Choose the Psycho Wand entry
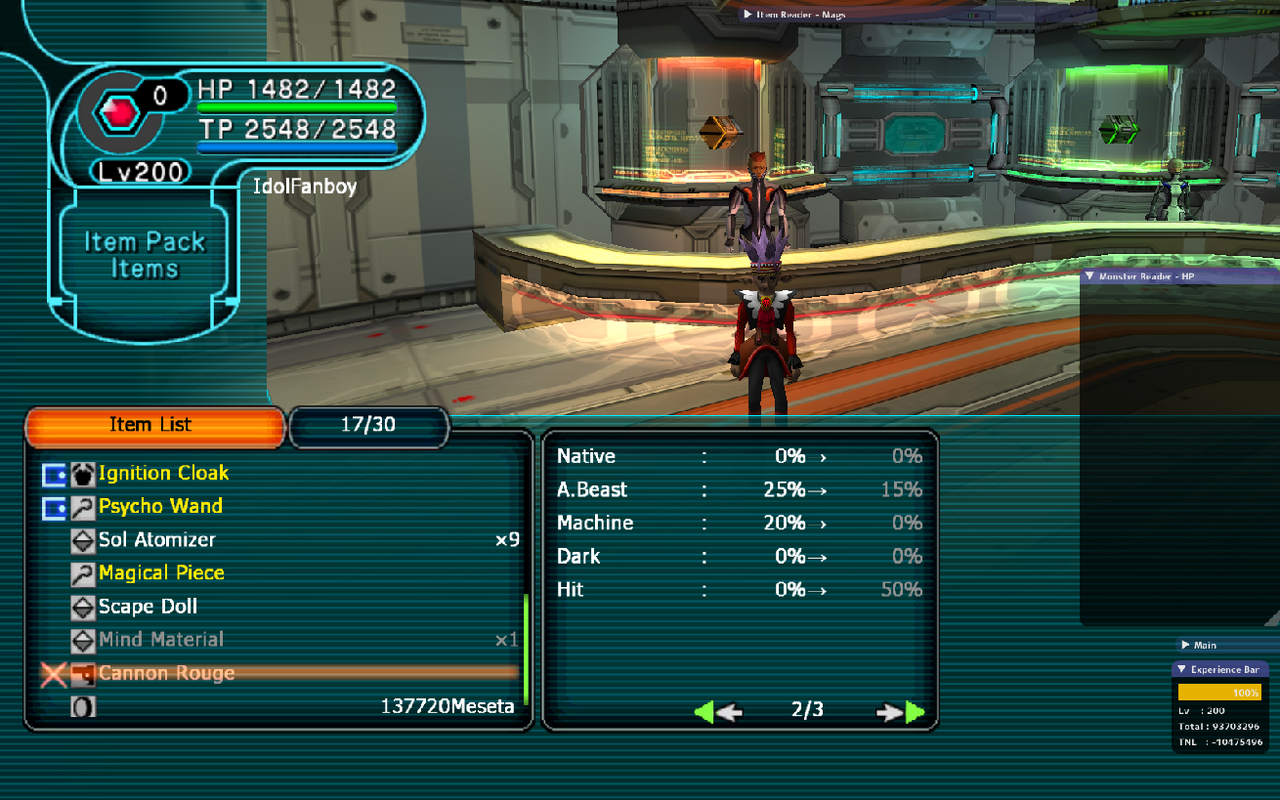 [160, 506]
